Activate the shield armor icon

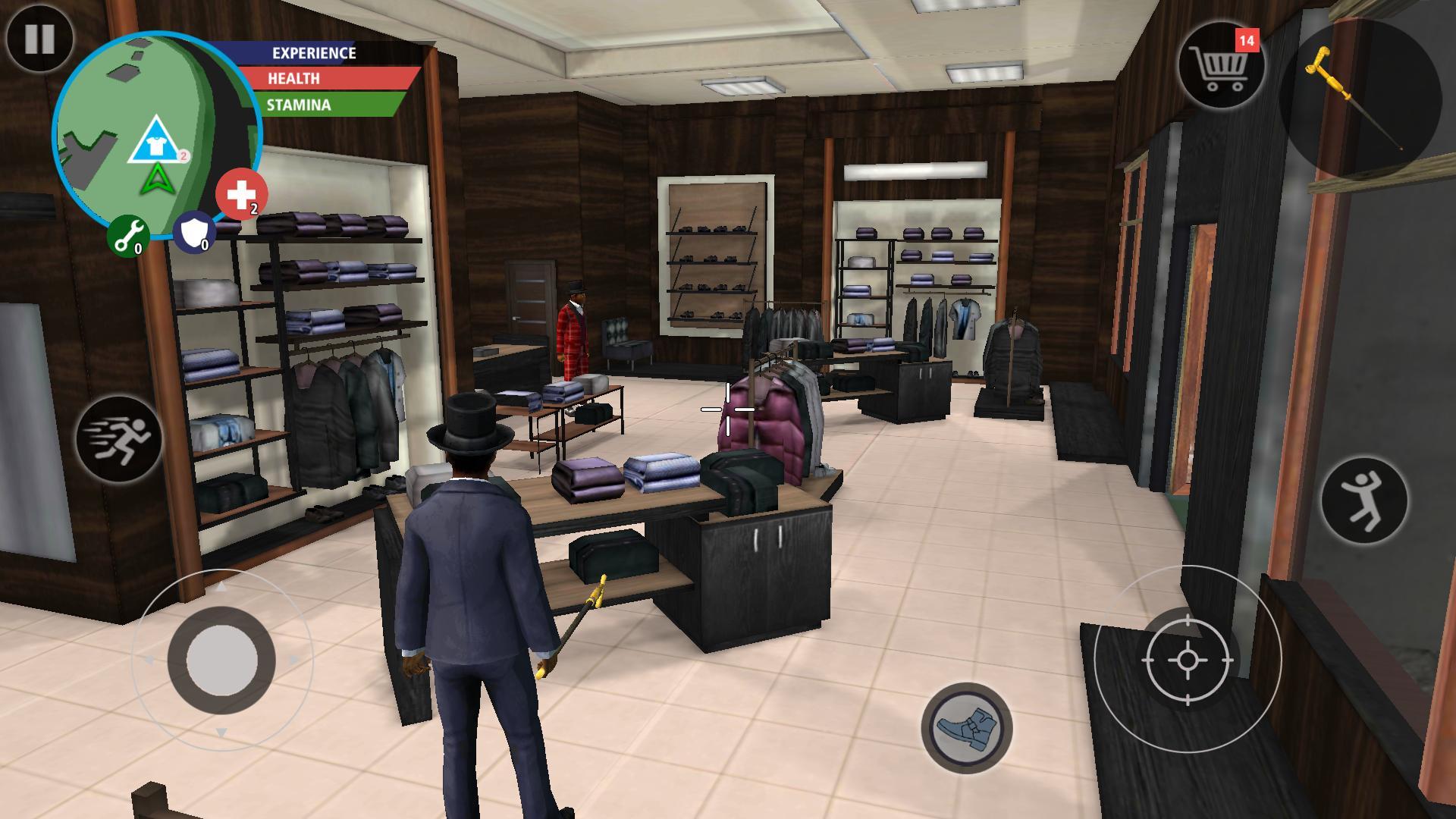point(194,232)
